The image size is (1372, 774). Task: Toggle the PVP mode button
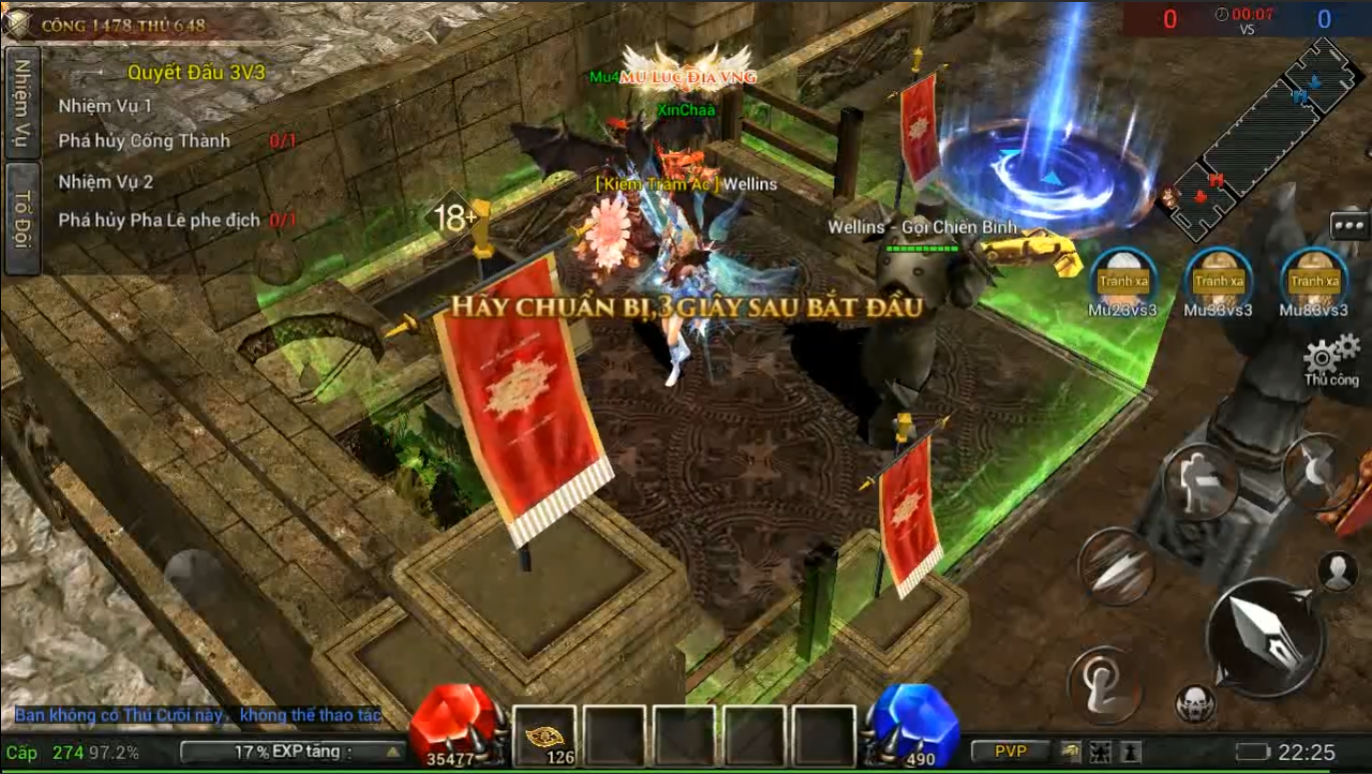[1010, 752]
